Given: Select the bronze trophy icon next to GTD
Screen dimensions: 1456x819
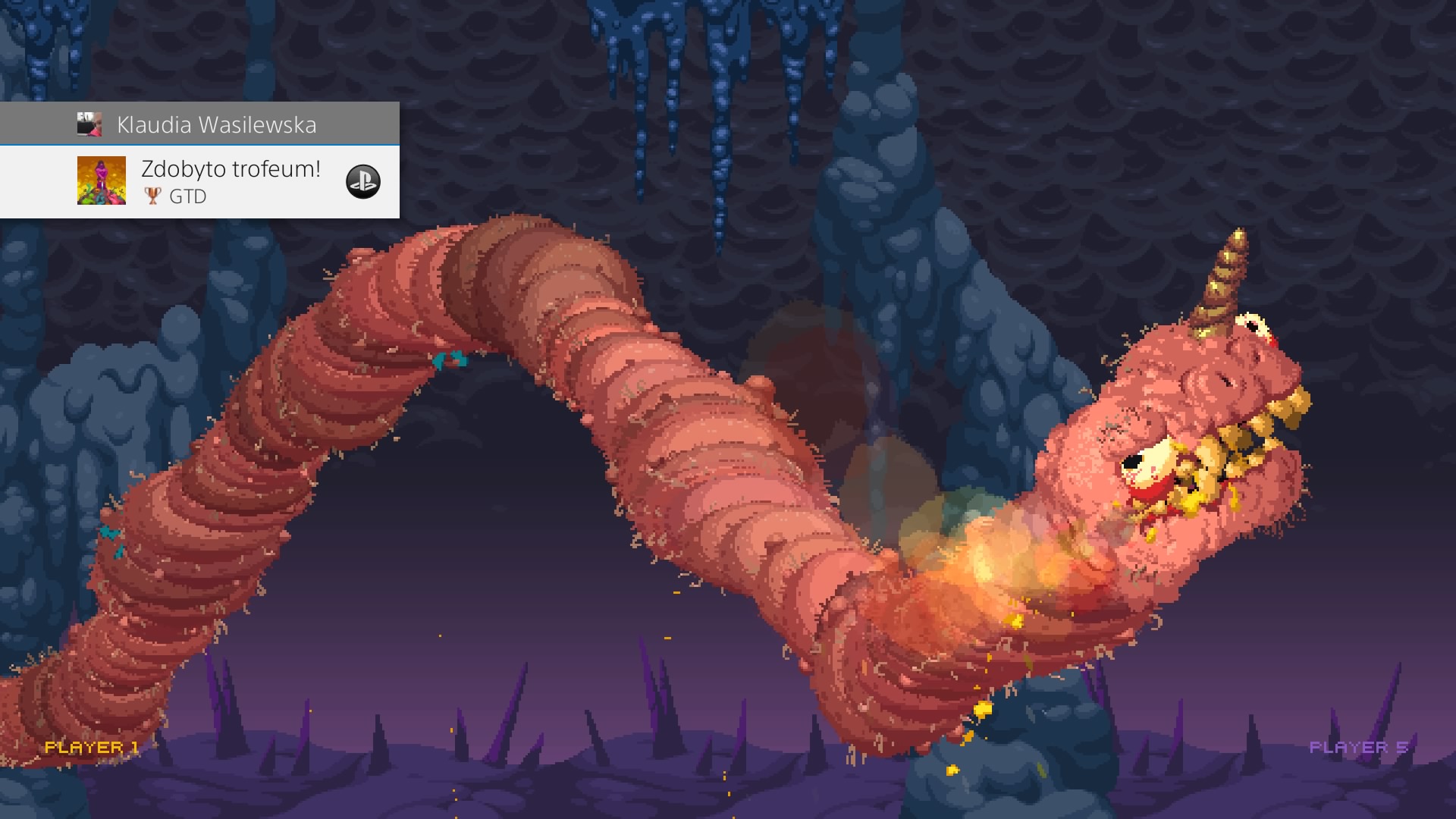Looking at the screenshot, I should (x=152, y=196).
